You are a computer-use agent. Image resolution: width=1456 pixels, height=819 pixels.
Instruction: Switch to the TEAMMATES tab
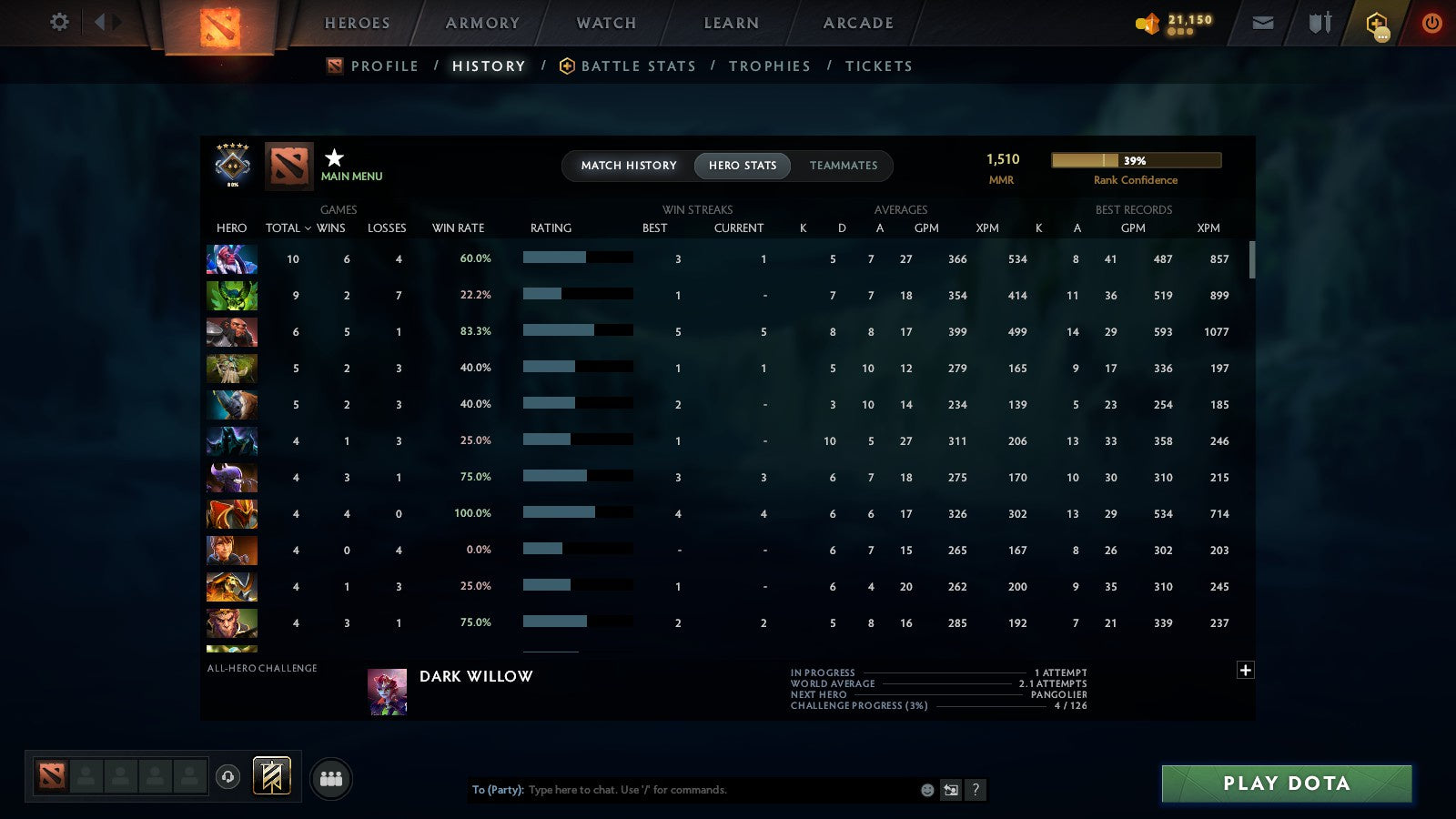[844, 166]
